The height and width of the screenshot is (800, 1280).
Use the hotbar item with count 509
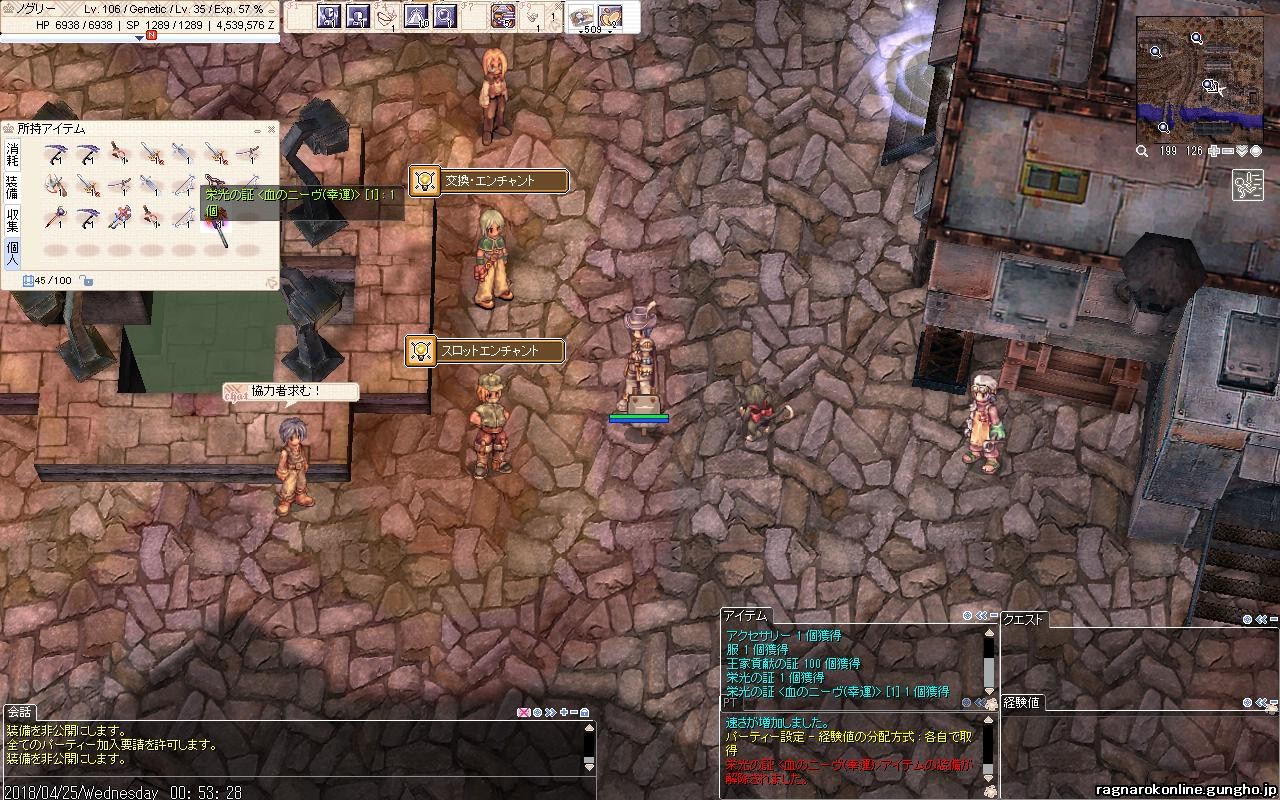coord(581,17)
